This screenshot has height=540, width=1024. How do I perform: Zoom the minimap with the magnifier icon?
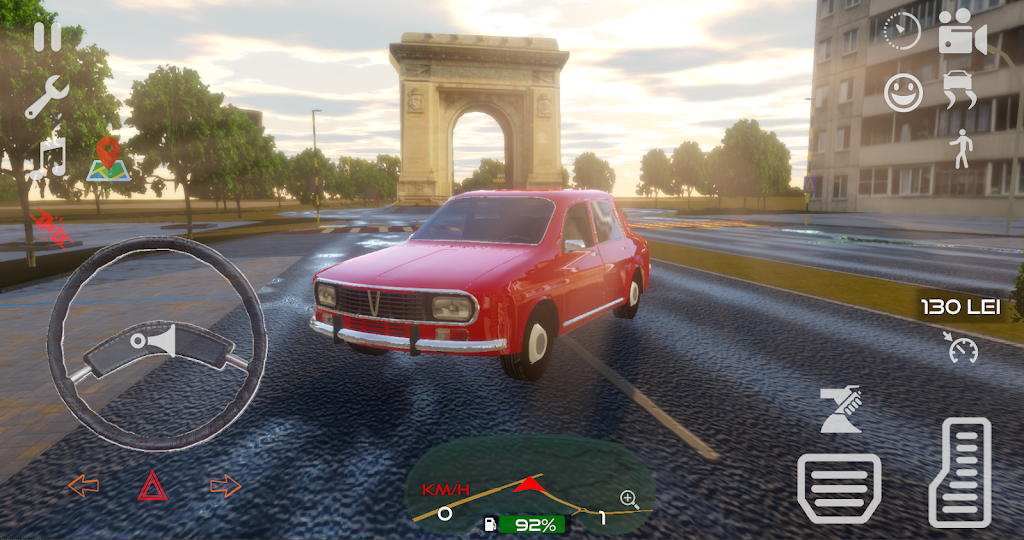629,498
